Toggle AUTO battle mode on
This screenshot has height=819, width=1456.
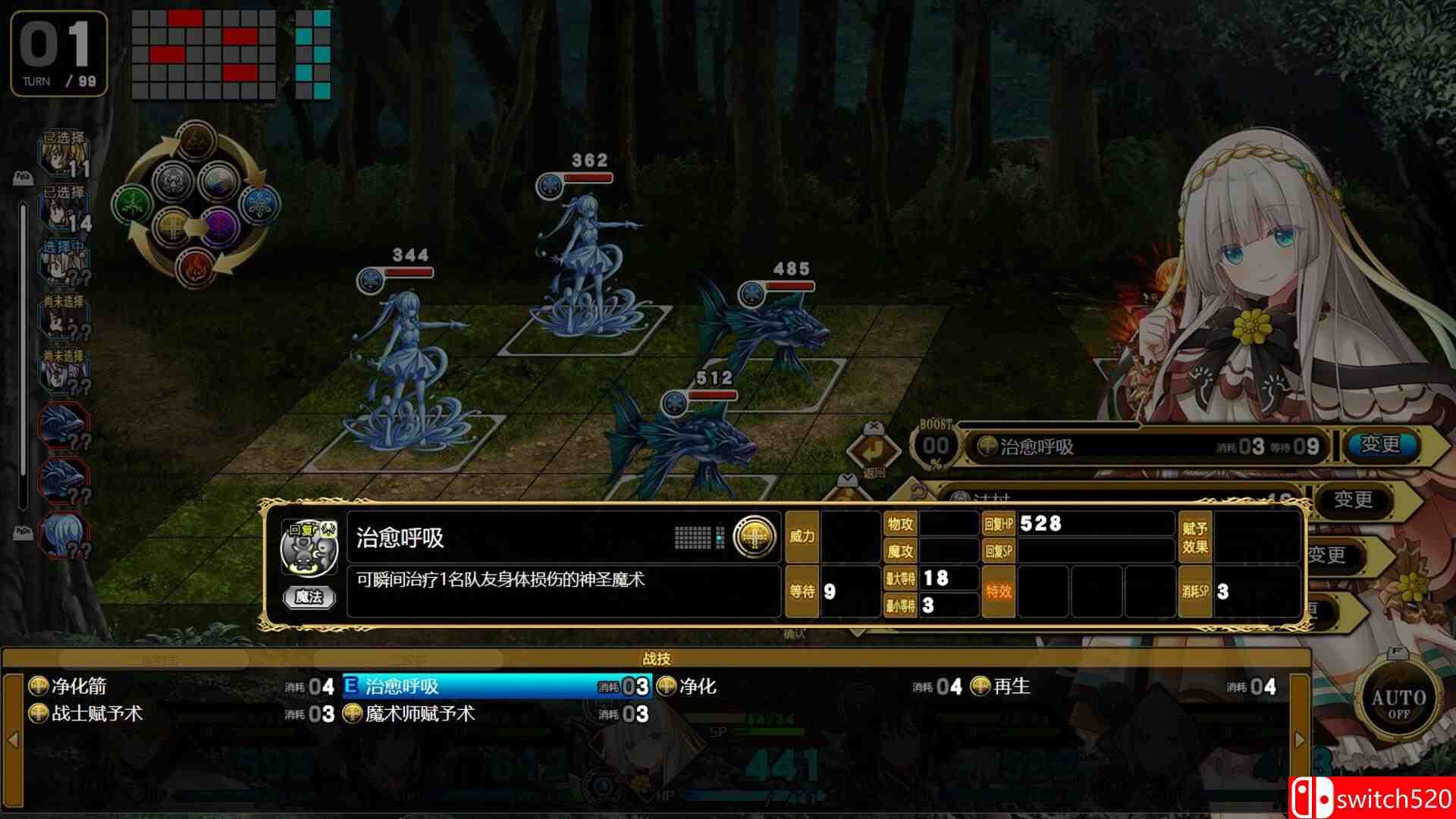[1399, 698]
